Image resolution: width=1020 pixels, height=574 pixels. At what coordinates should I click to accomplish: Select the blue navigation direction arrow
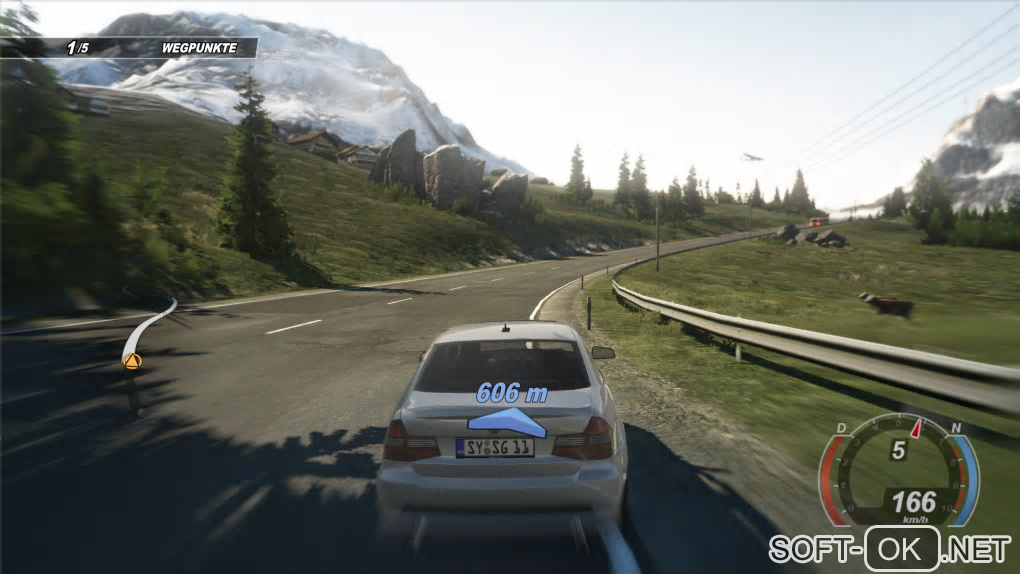tap(511, 422)
